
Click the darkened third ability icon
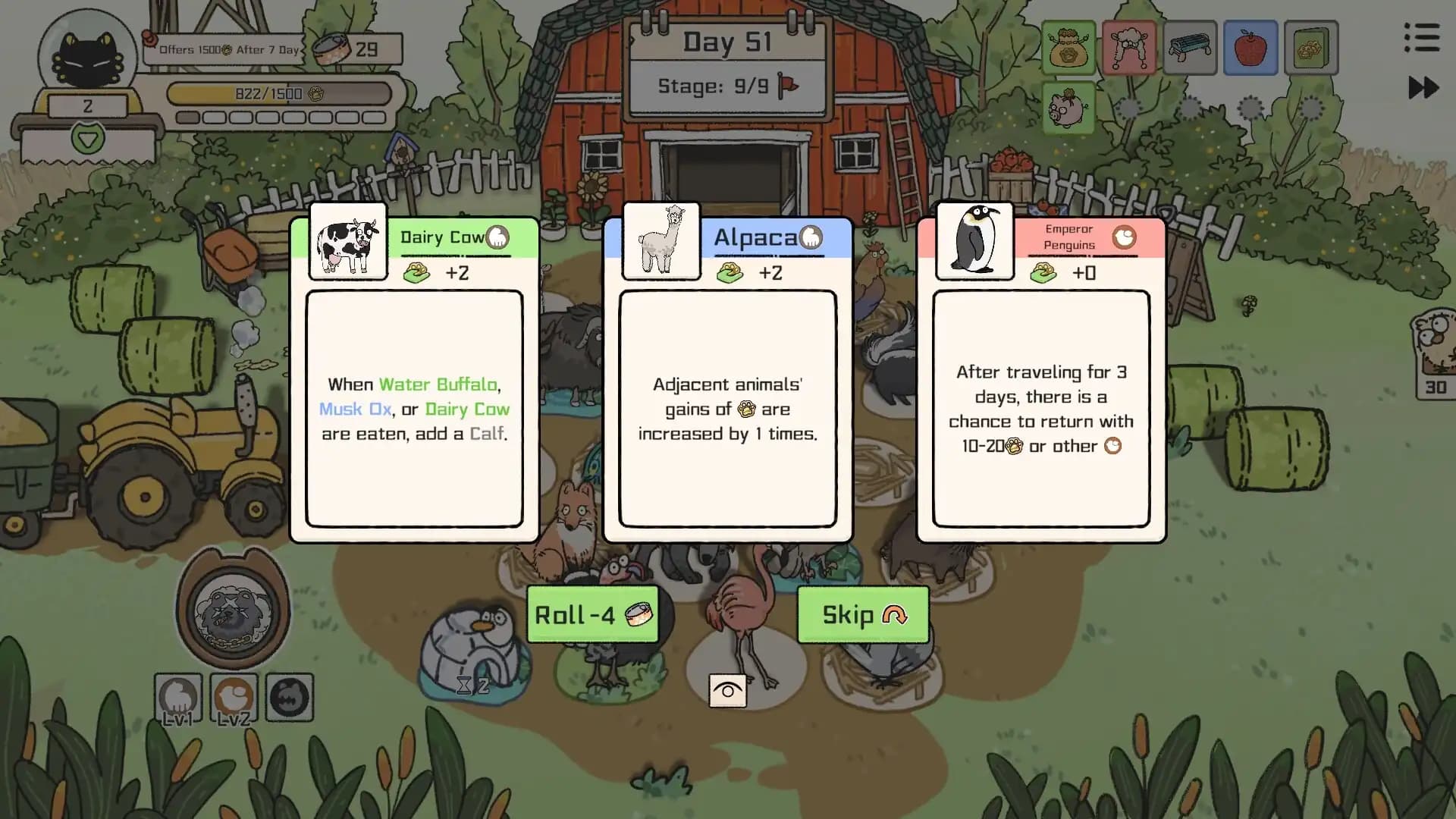[290, 698]
